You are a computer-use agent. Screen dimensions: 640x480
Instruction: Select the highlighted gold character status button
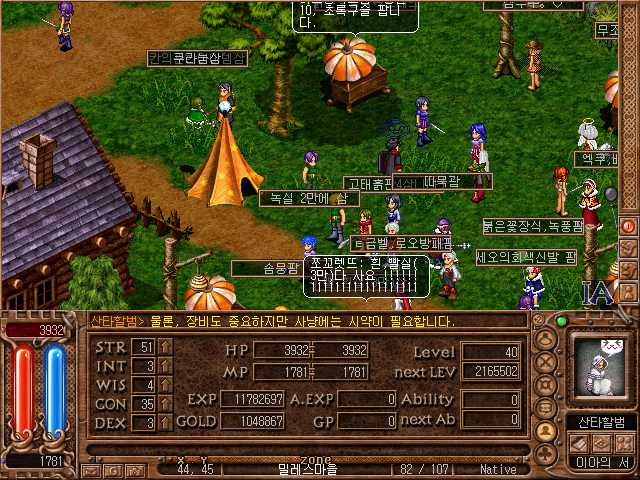pos(546,431)
